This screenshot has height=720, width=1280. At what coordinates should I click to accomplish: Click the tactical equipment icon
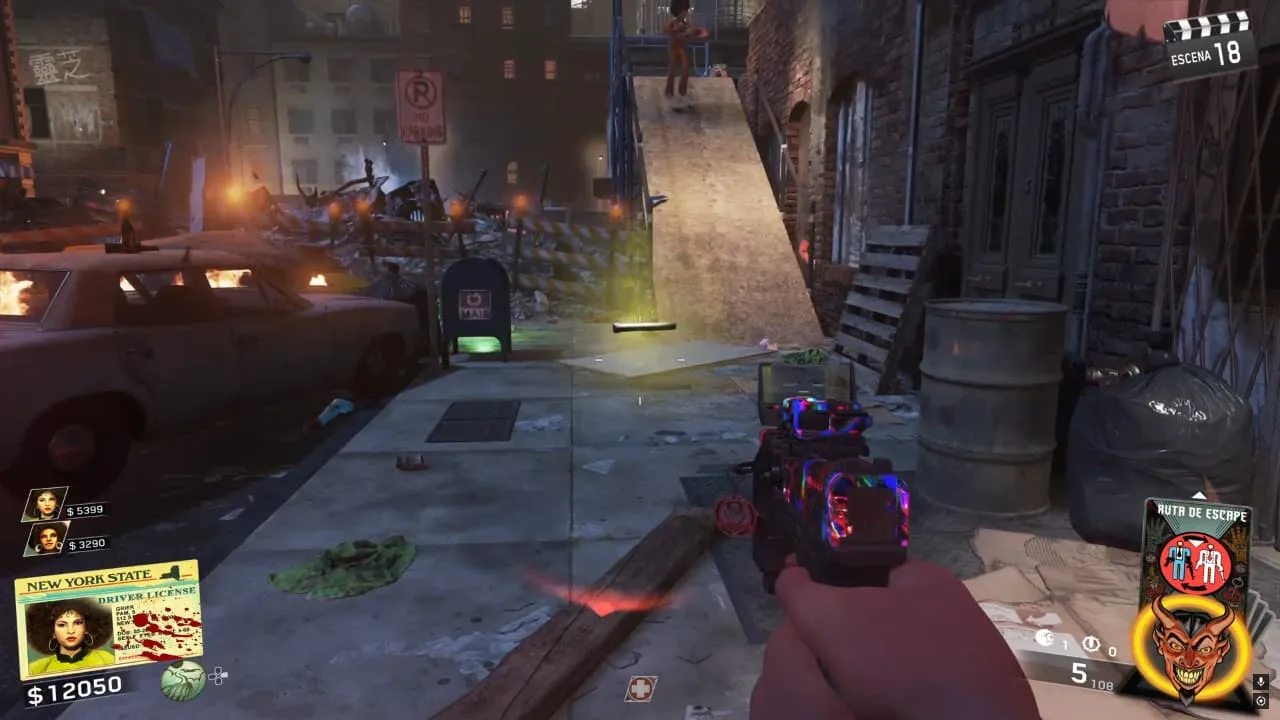[x=1091, y=644]
